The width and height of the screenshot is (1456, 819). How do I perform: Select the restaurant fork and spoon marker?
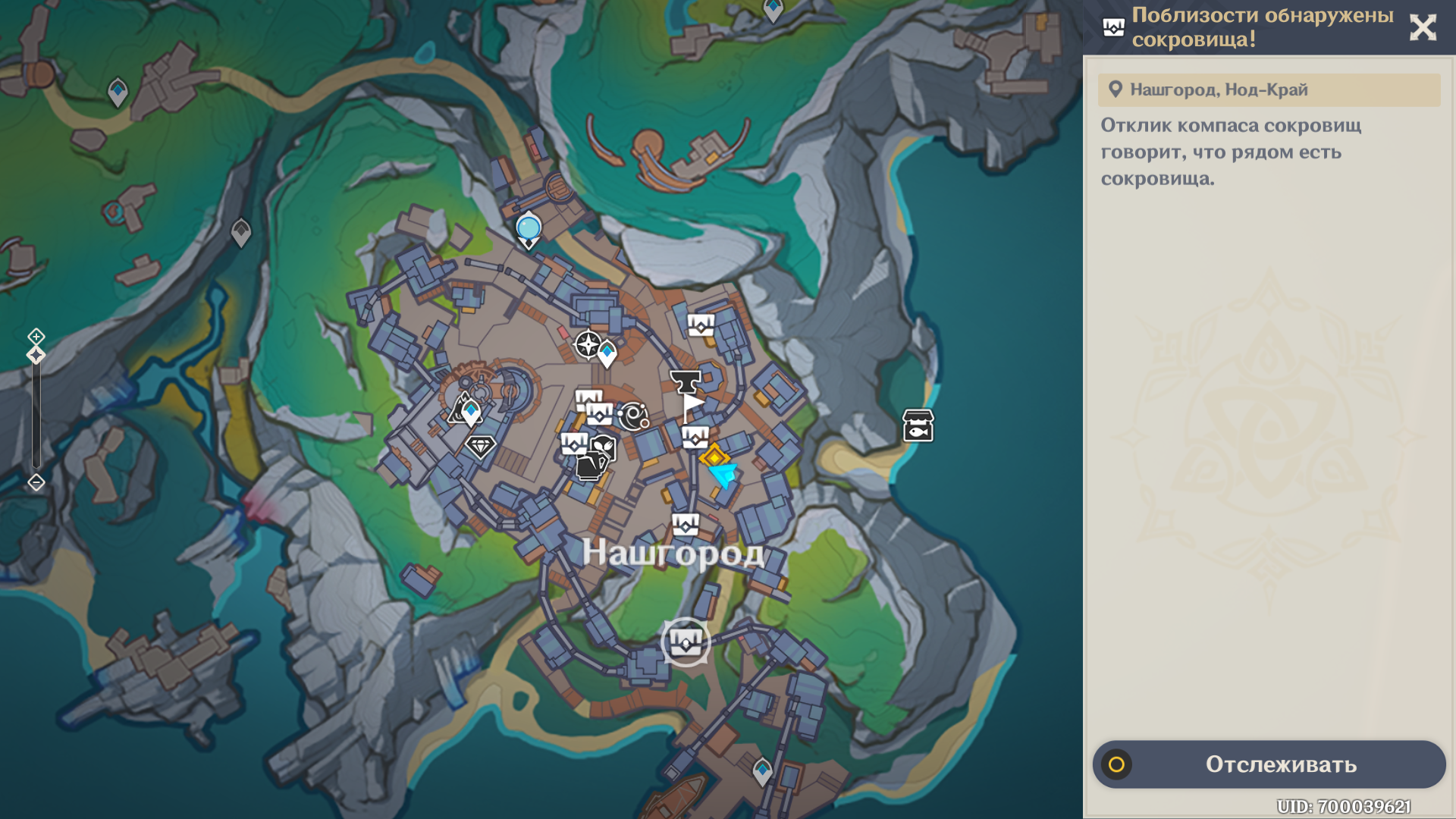(603, 447)
